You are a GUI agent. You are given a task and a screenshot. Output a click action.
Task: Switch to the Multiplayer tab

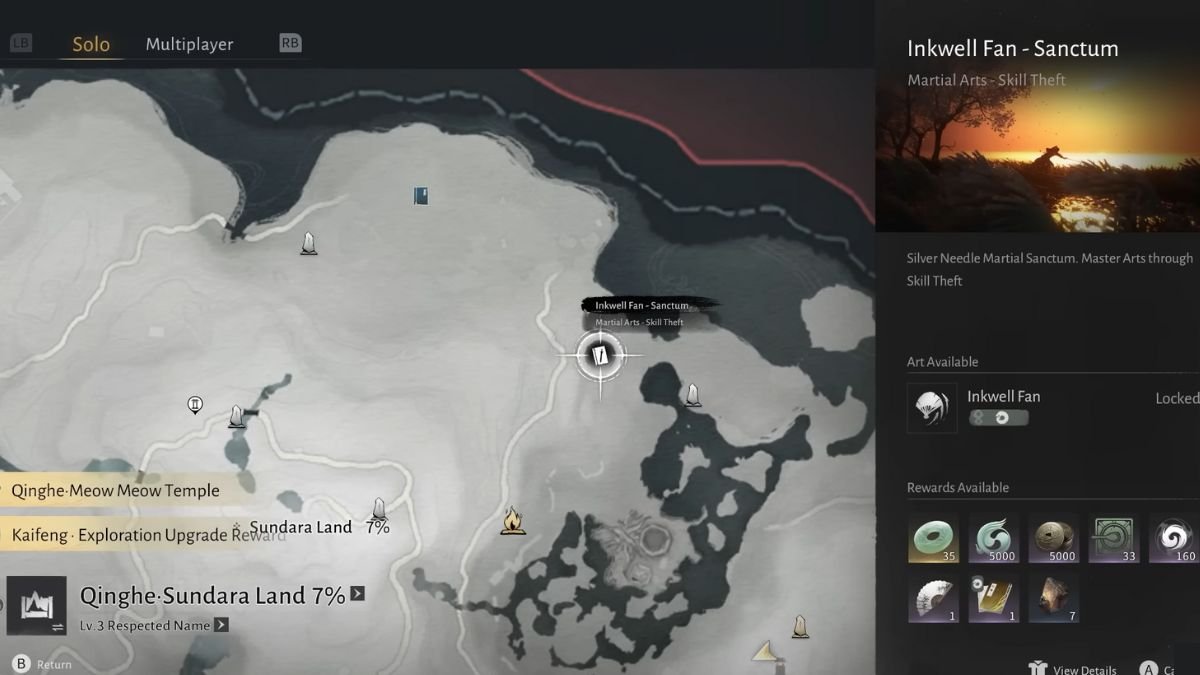189,44
